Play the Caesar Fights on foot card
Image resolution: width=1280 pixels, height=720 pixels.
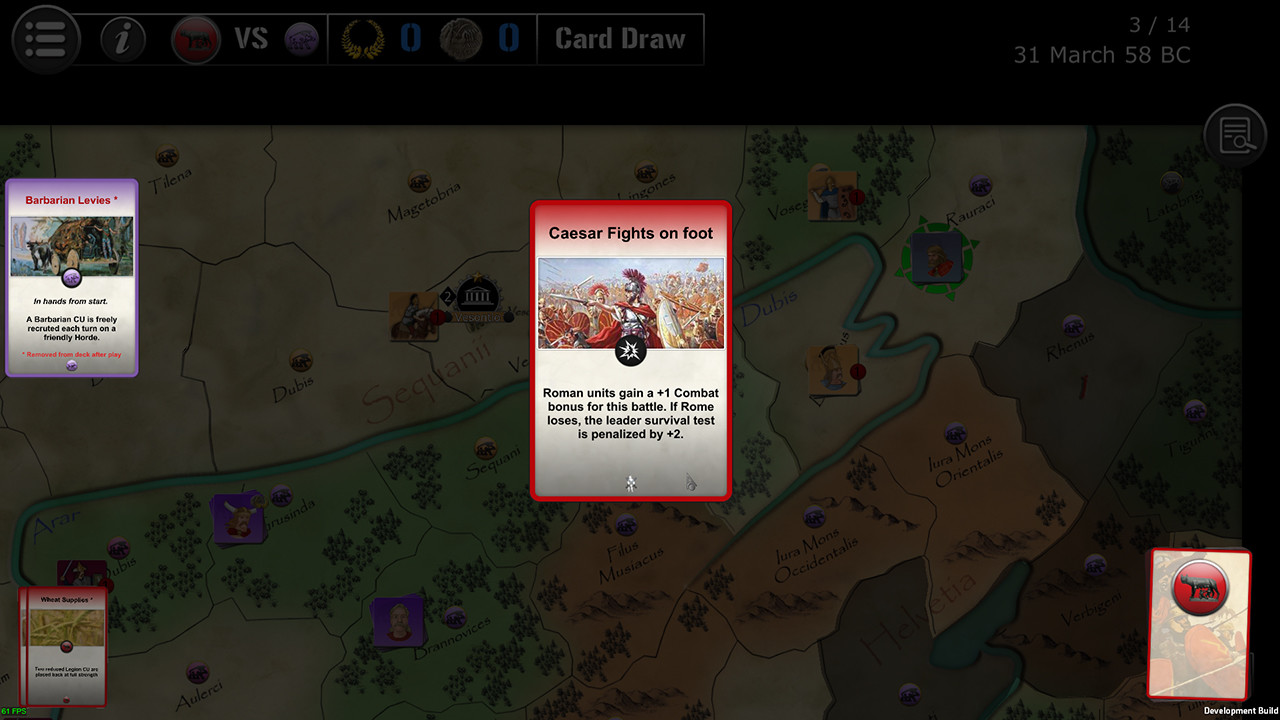pos(630,350)
